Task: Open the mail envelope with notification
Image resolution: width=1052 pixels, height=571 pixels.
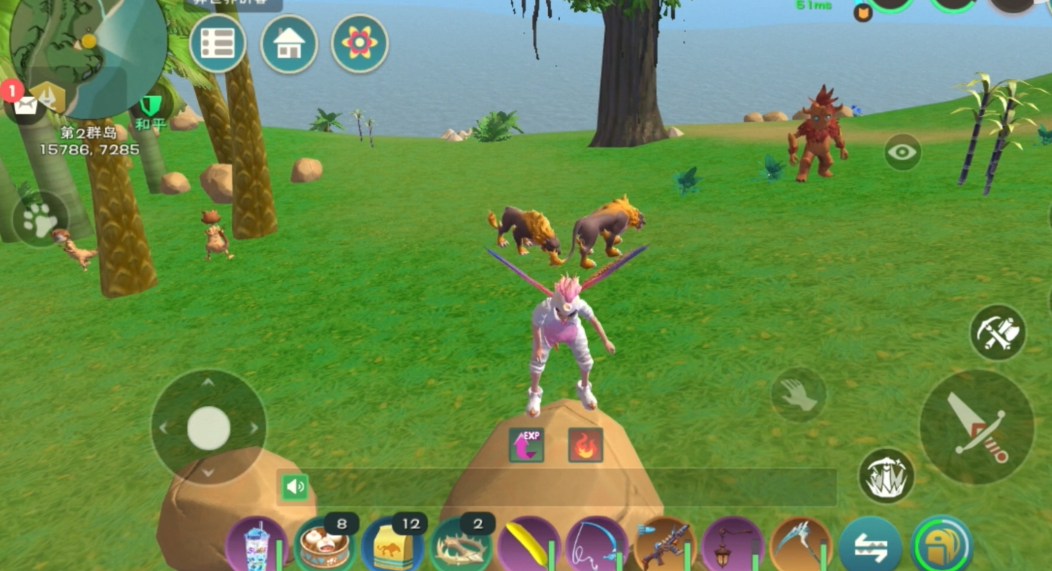Action: [25, 102]
